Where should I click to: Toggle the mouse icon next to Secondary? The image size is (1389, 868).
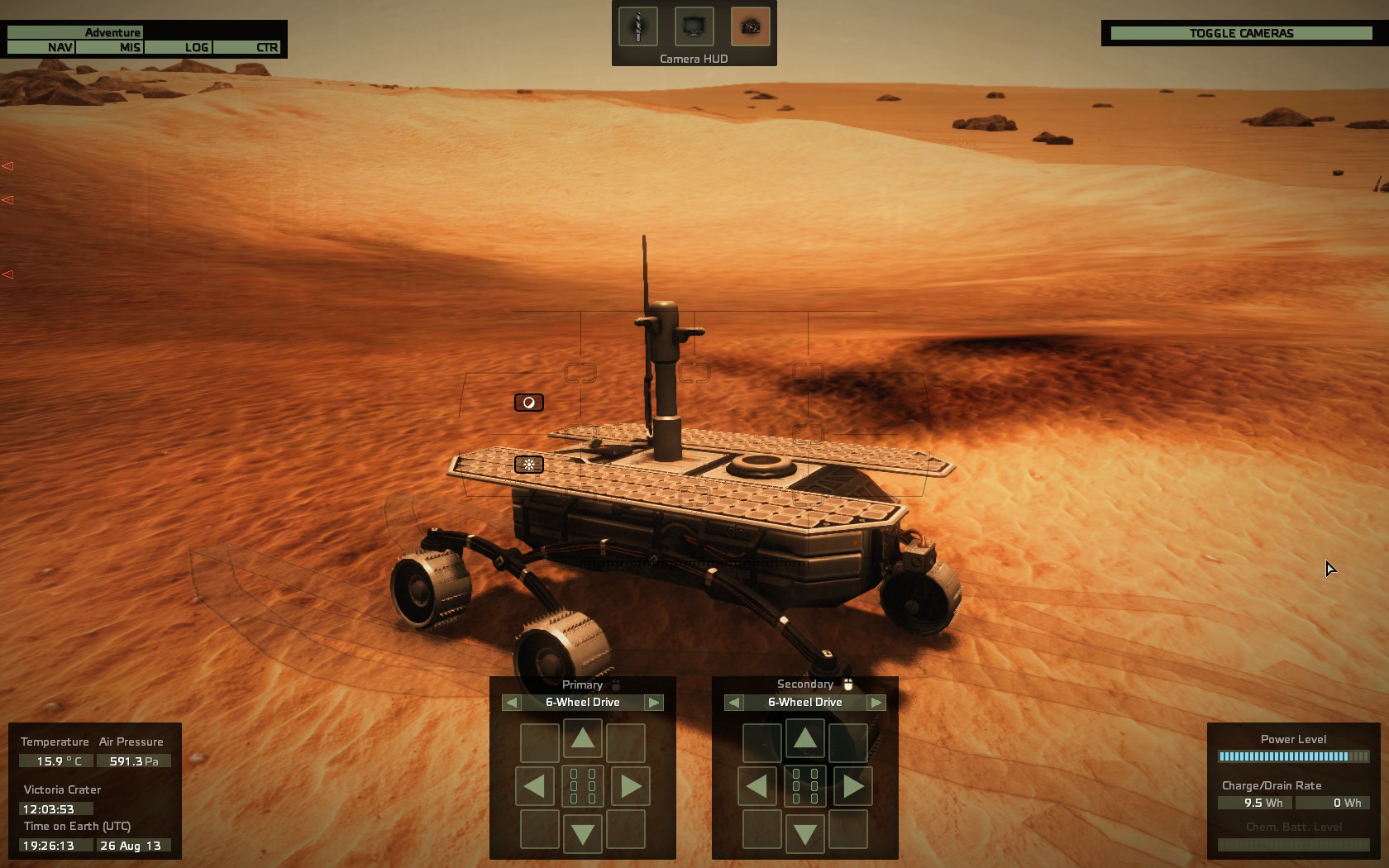848,684
